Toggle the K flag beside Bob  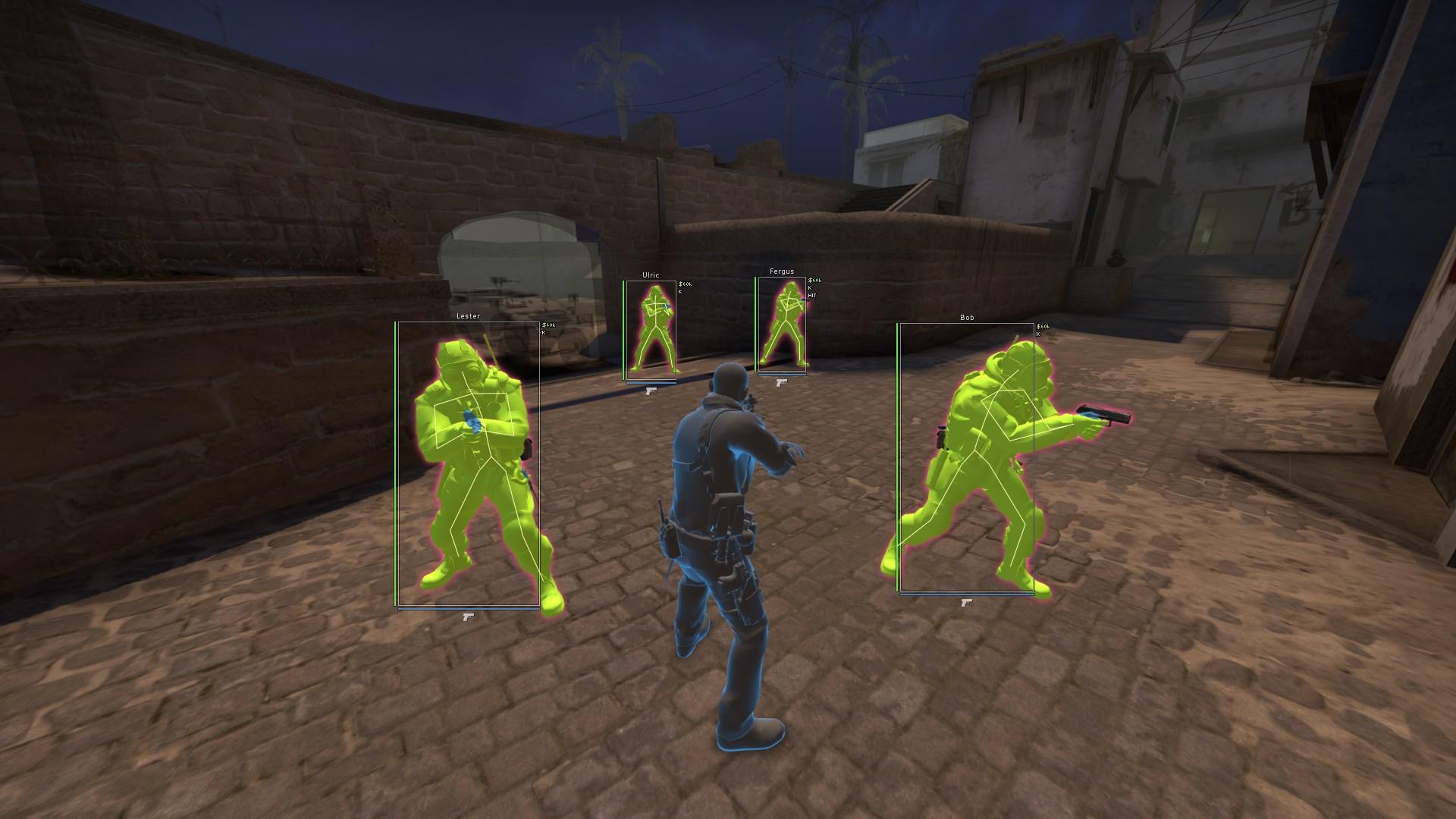click(1037, 333)
